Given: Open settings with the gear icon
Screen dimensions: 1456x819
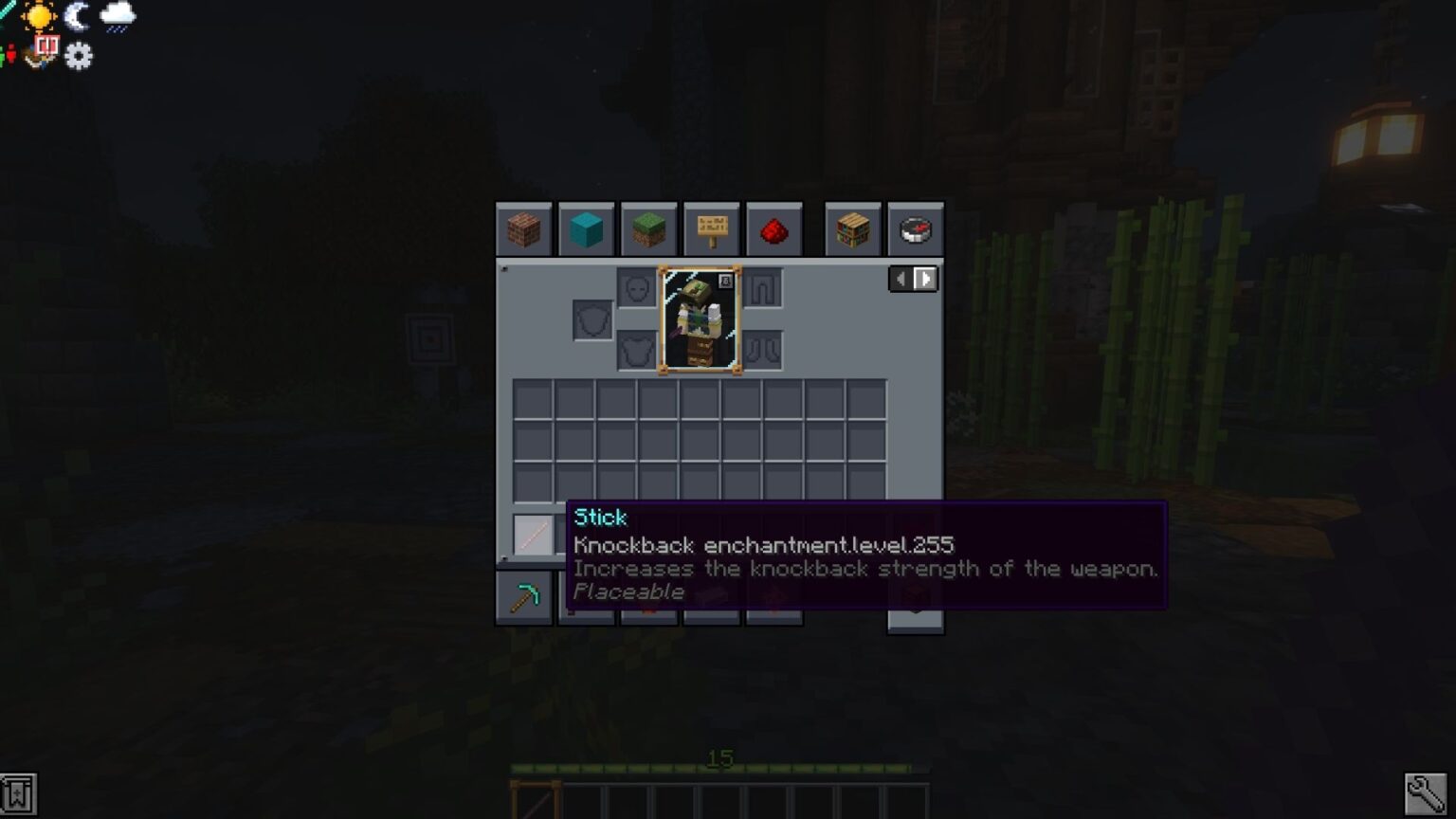Looking at the screenshot, I should click(78, 57).
